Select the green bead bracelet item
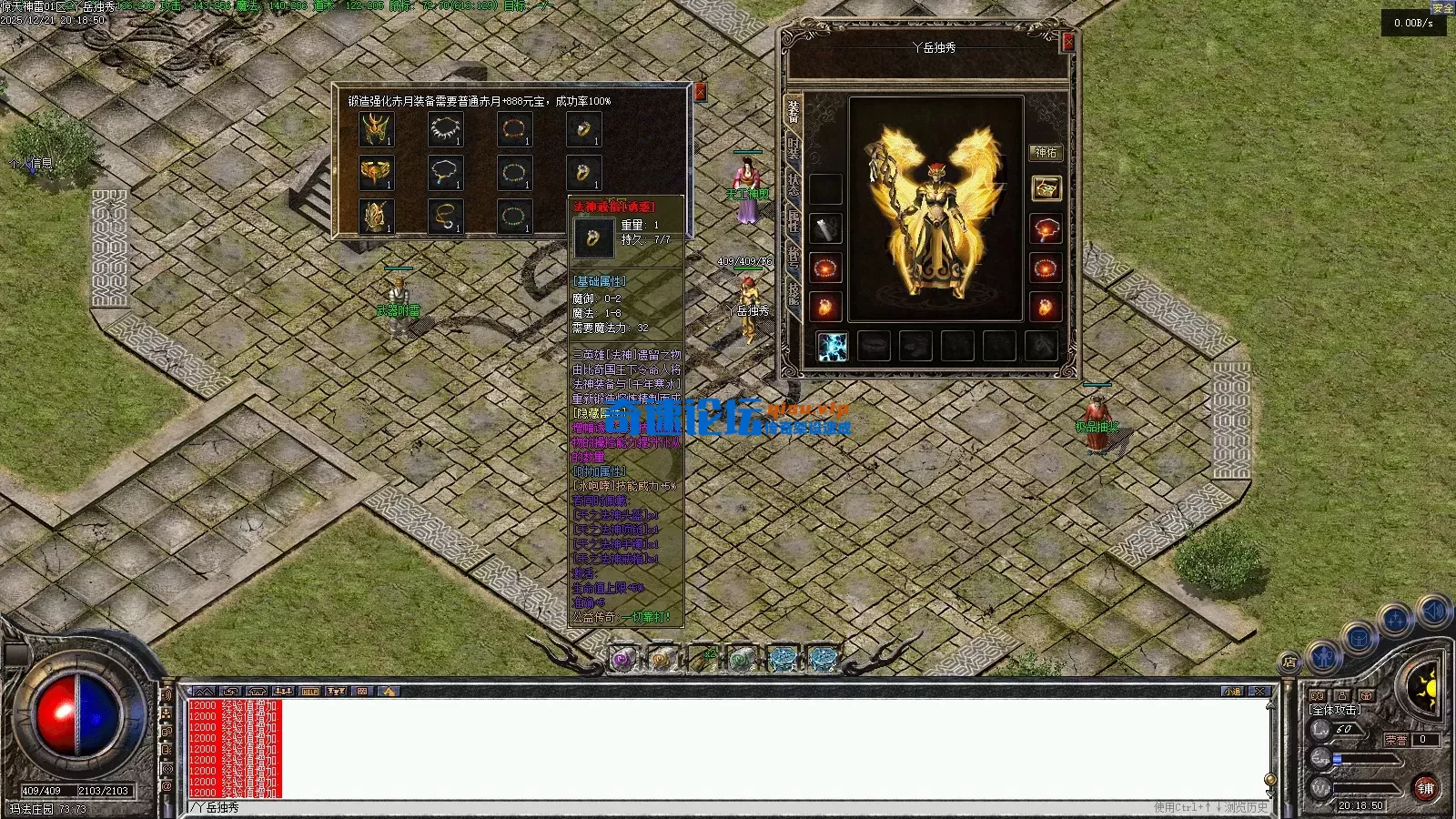This screenshot has width=1456, height=819. [x=514, y=217]
